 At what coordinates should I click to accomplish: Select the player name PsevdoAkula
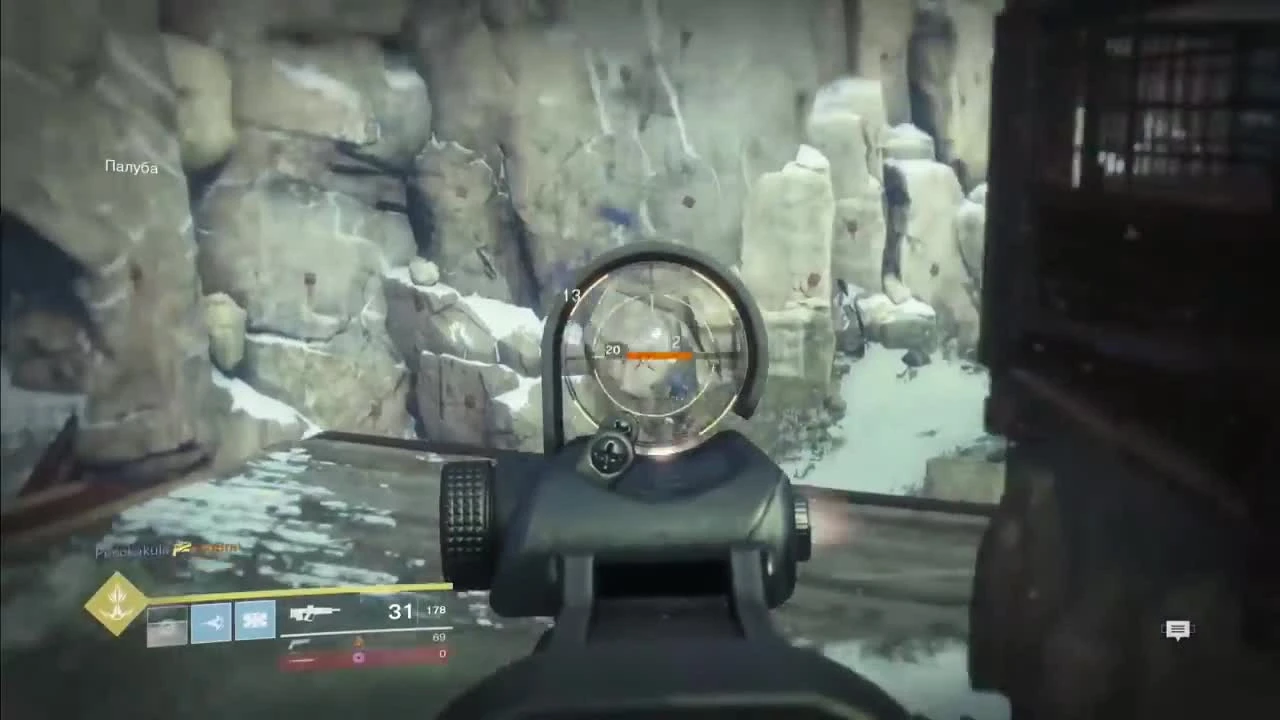[130, 549]
